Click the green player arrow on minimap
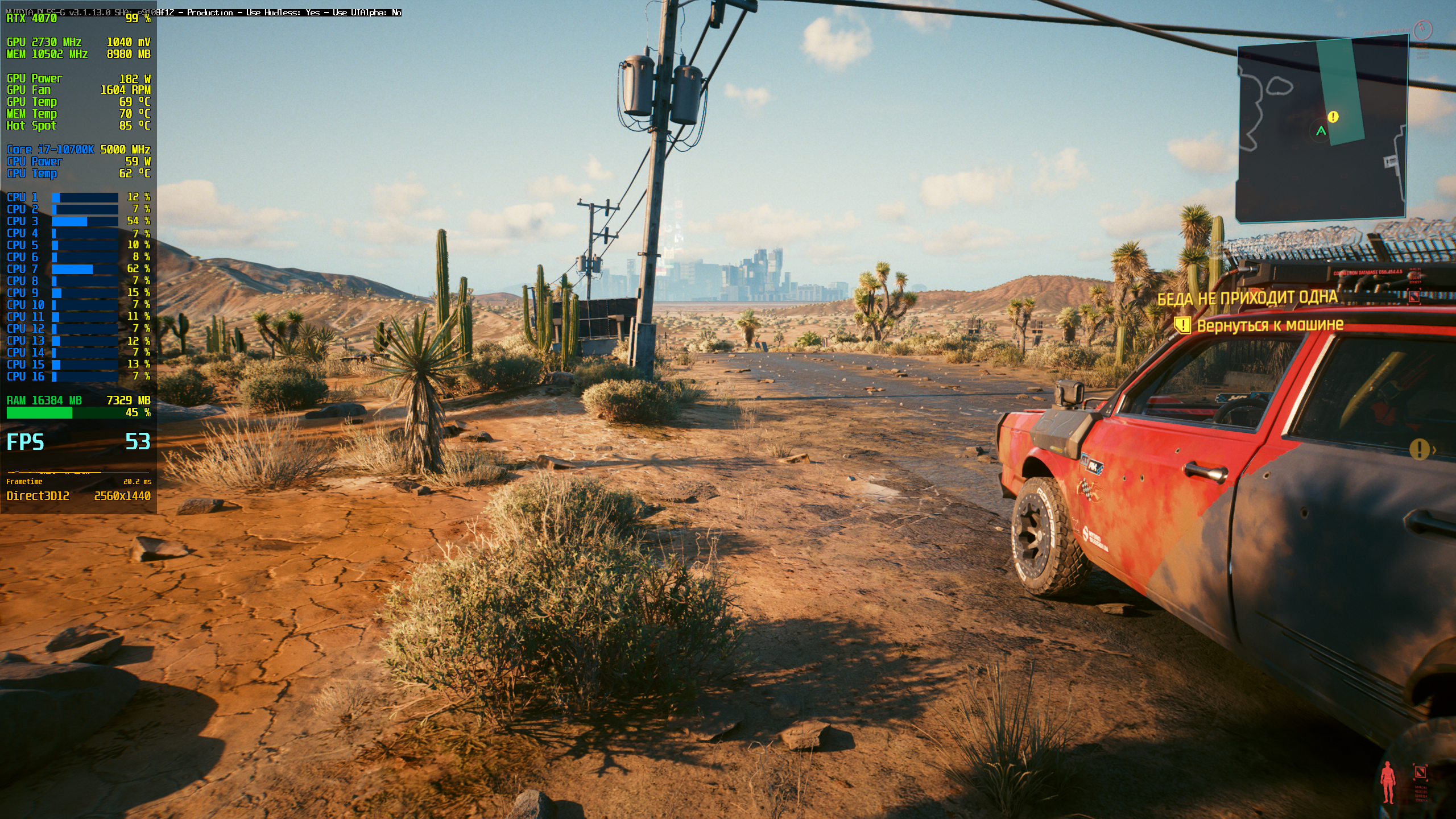This screenshot has width=1456, height=819. tap(1321, 131)
